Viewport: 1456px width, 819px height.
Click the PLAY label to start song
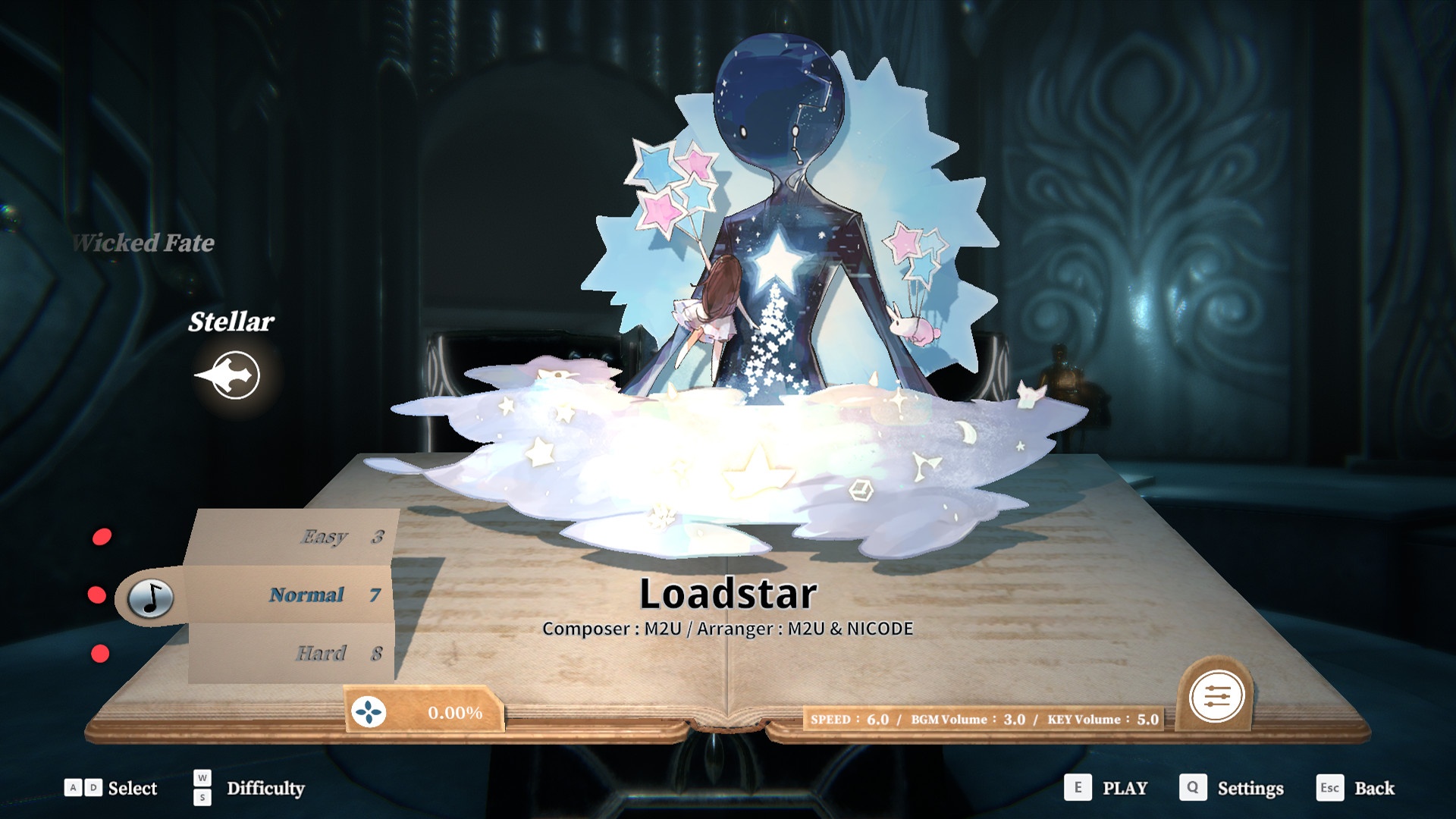coord(1124,788)
